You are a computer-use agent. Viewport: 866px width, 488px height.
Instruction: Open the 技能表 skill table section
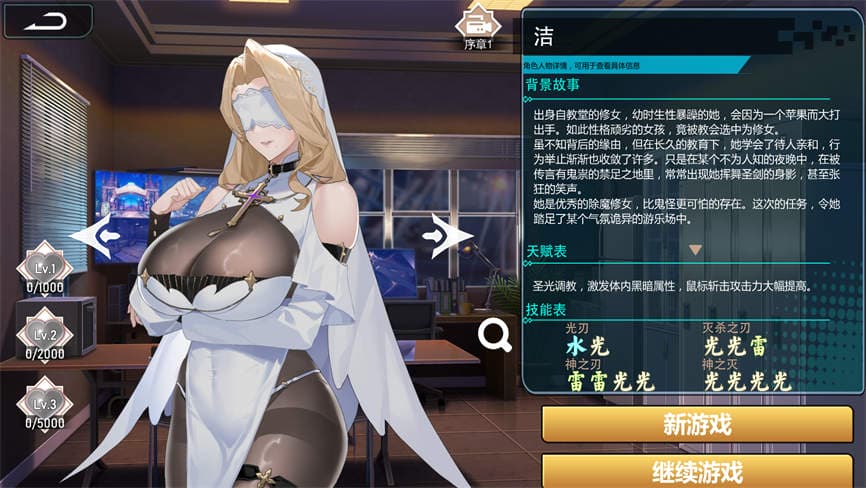547,311
